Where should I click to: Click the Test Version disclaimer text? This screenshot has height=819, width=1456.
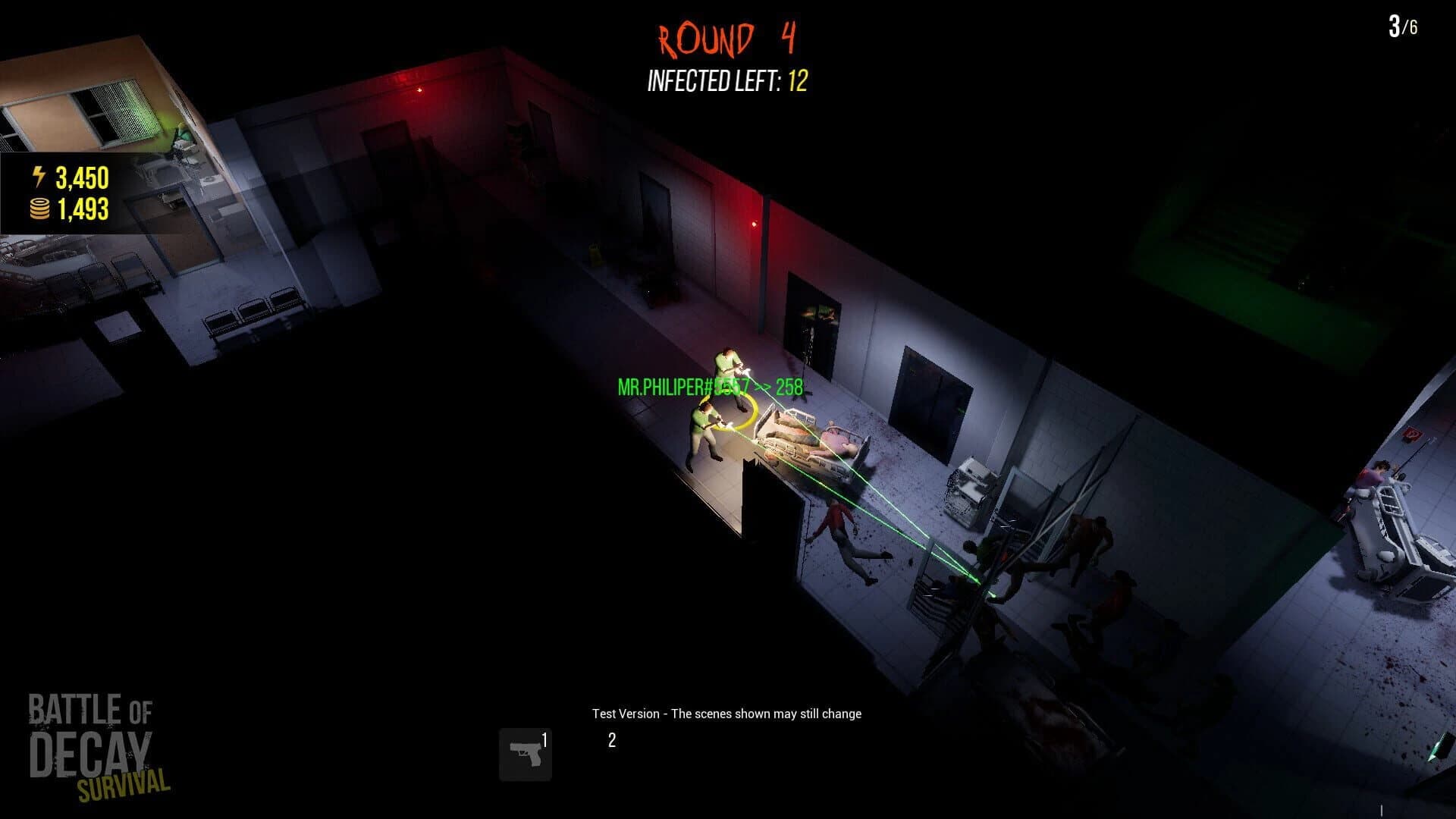pos(728,714)
